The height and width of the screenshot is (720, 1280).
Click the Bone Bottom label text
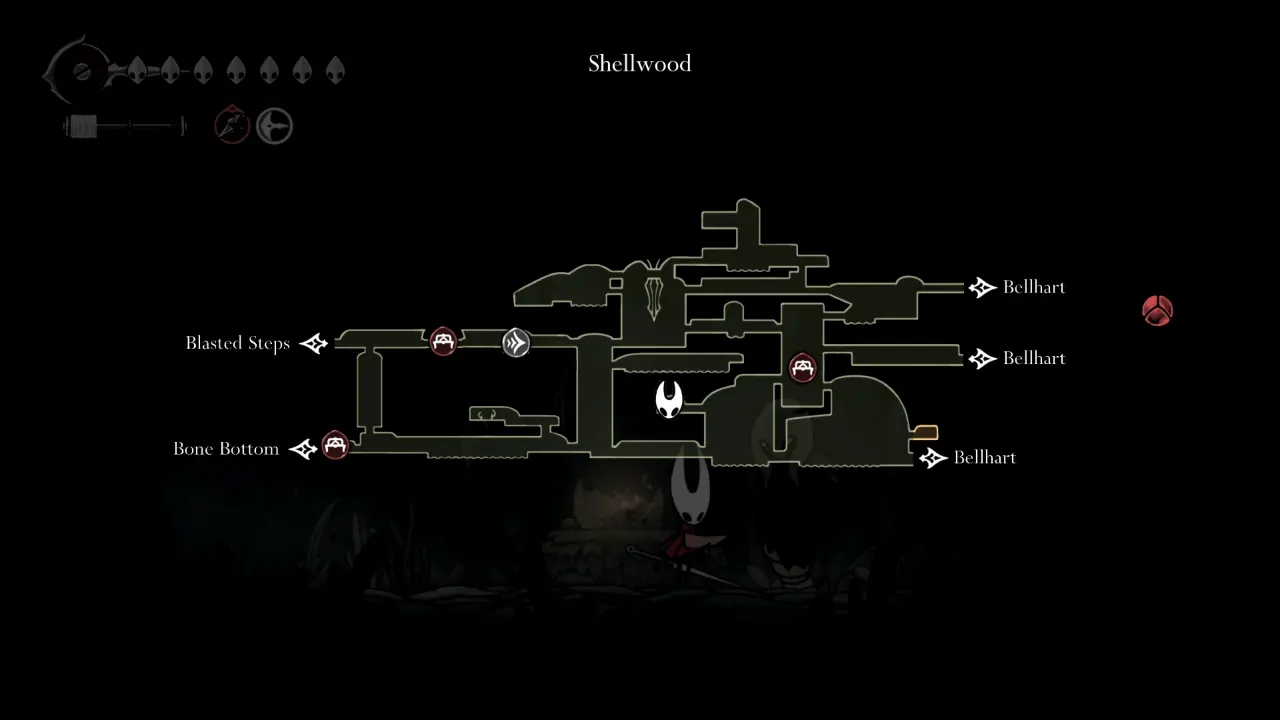pos(226,448)
